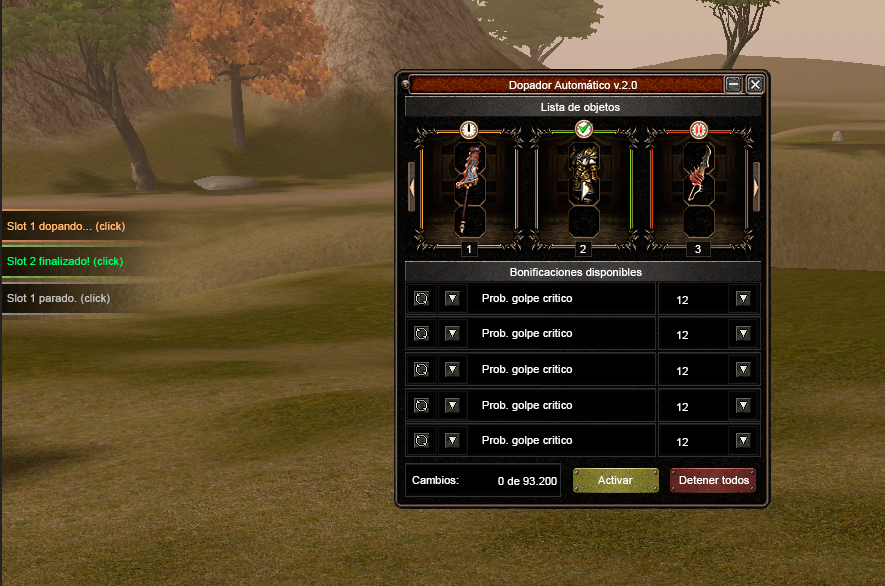Select the spear weapon in slot 1
Screen dimensions: 885x586
click(x=470, y=176)
